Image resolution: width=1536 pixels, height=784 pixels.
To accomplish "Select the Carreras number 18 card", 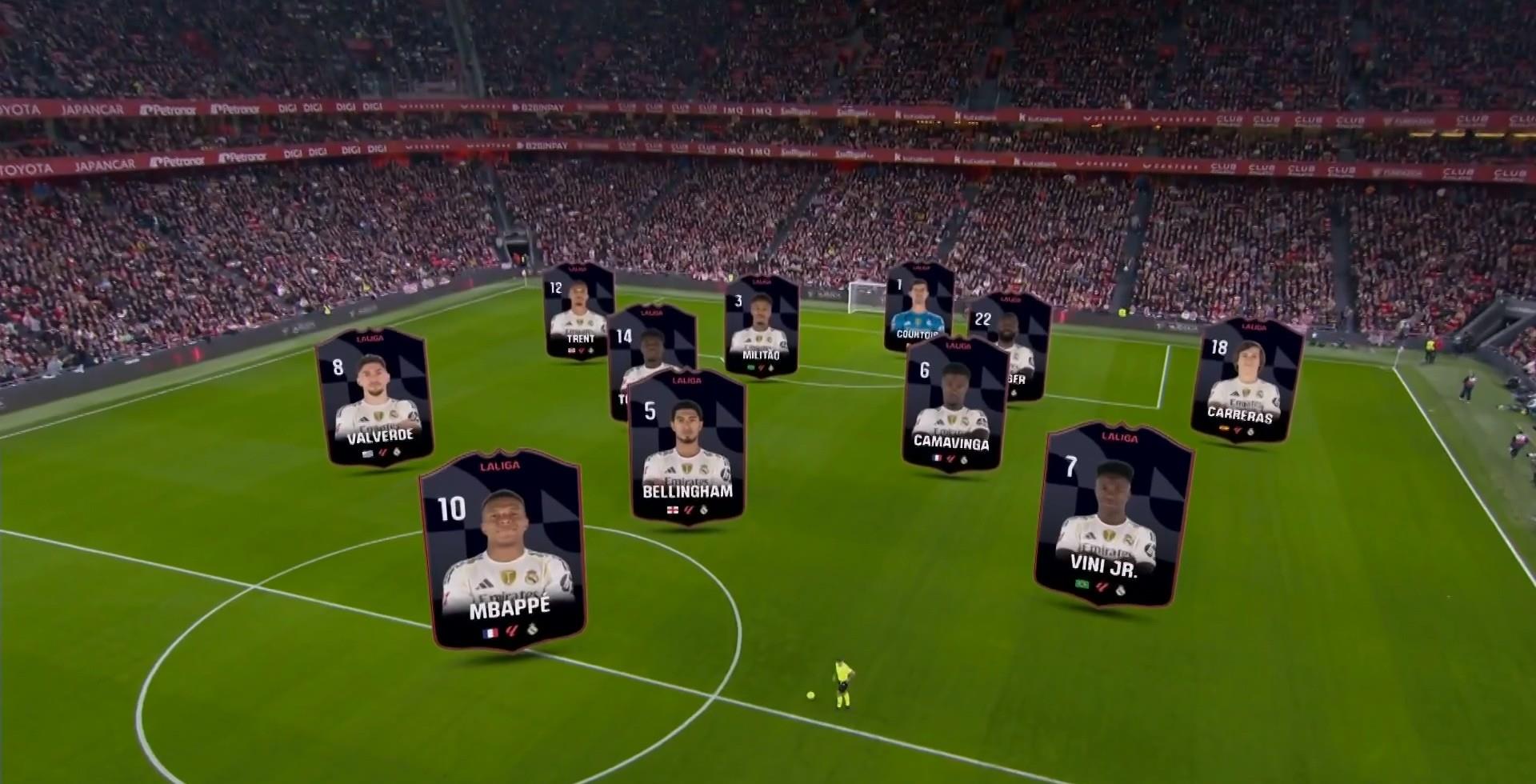I will [x=1246, y=382].
